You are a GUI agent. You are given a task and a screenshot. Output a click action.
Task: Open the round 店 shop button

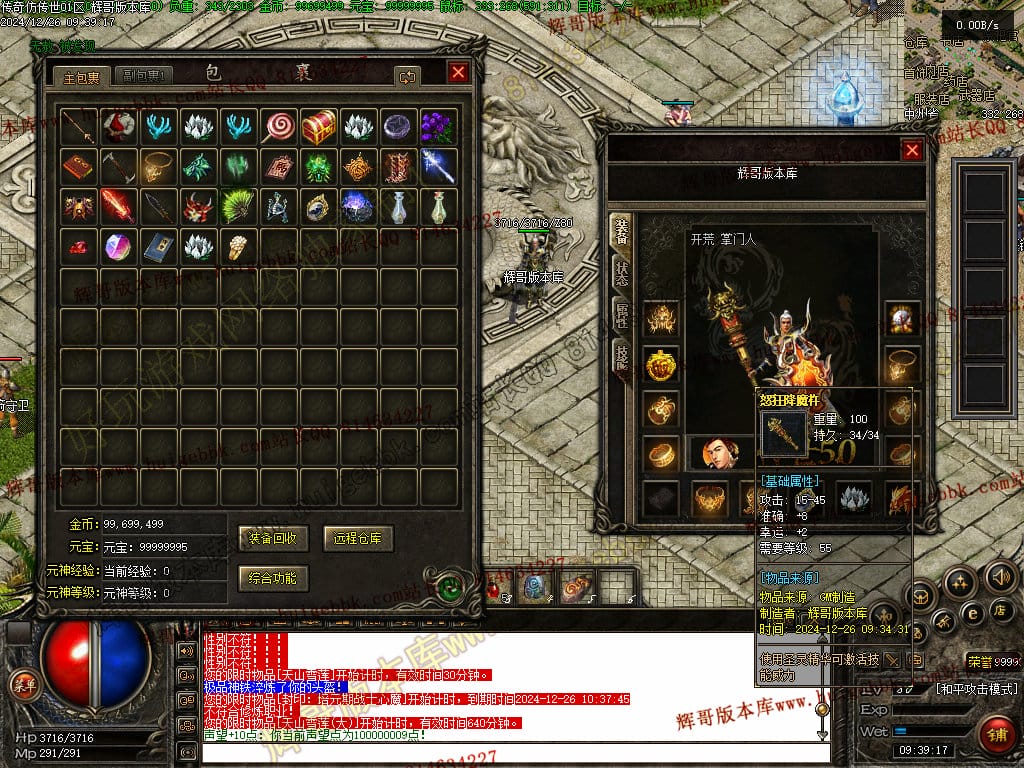999,609
